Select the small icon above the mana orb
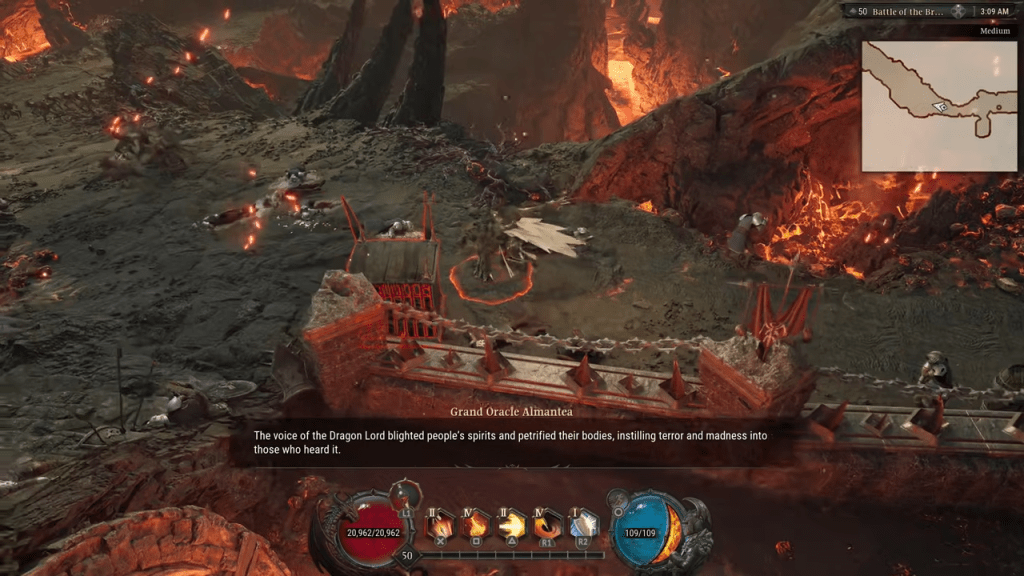Viewport: 1024px width, 576px height. [618, 496]
